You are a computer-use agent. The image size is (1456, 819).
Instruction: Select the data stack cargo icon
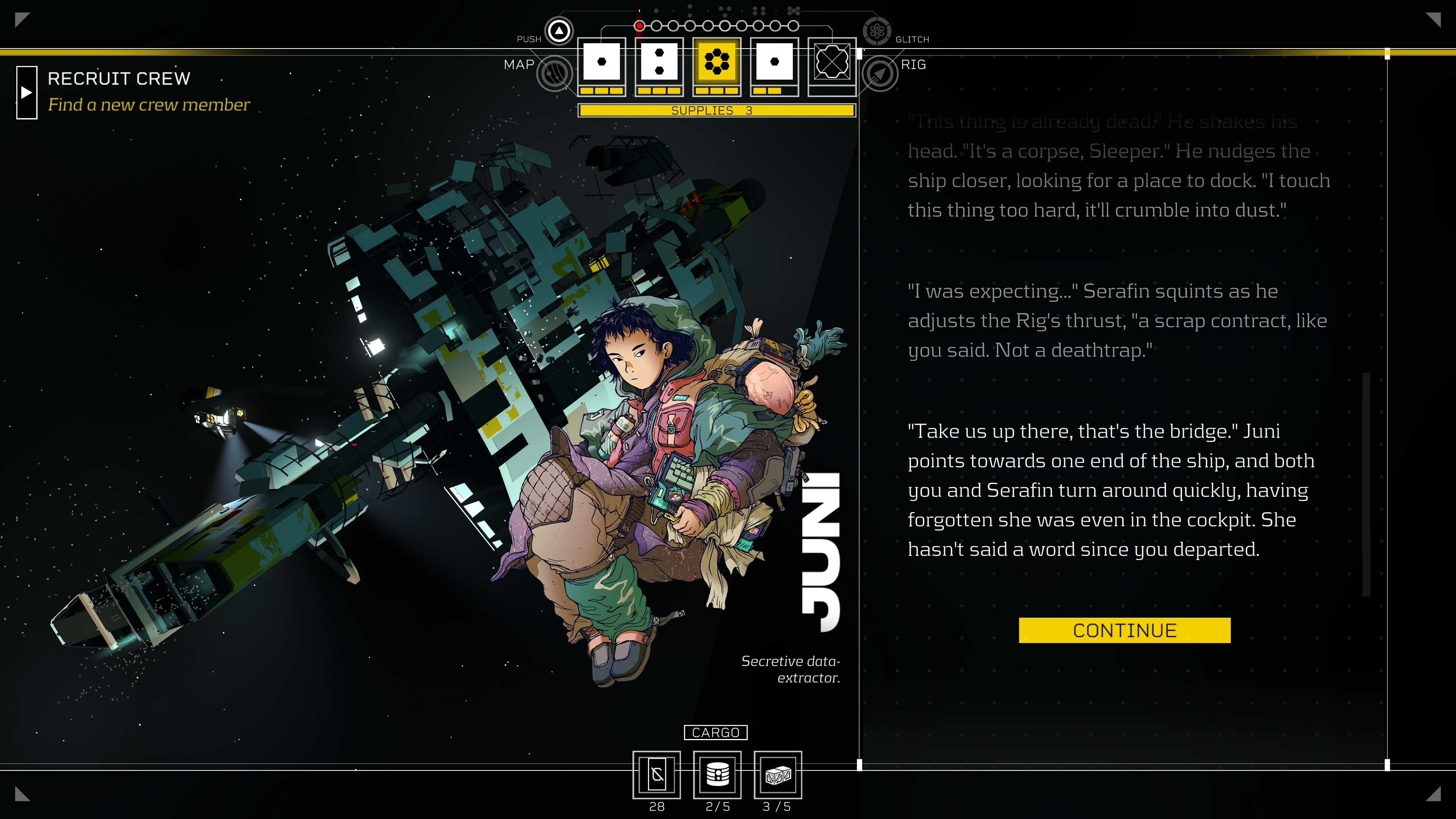[x=717, y=774]
